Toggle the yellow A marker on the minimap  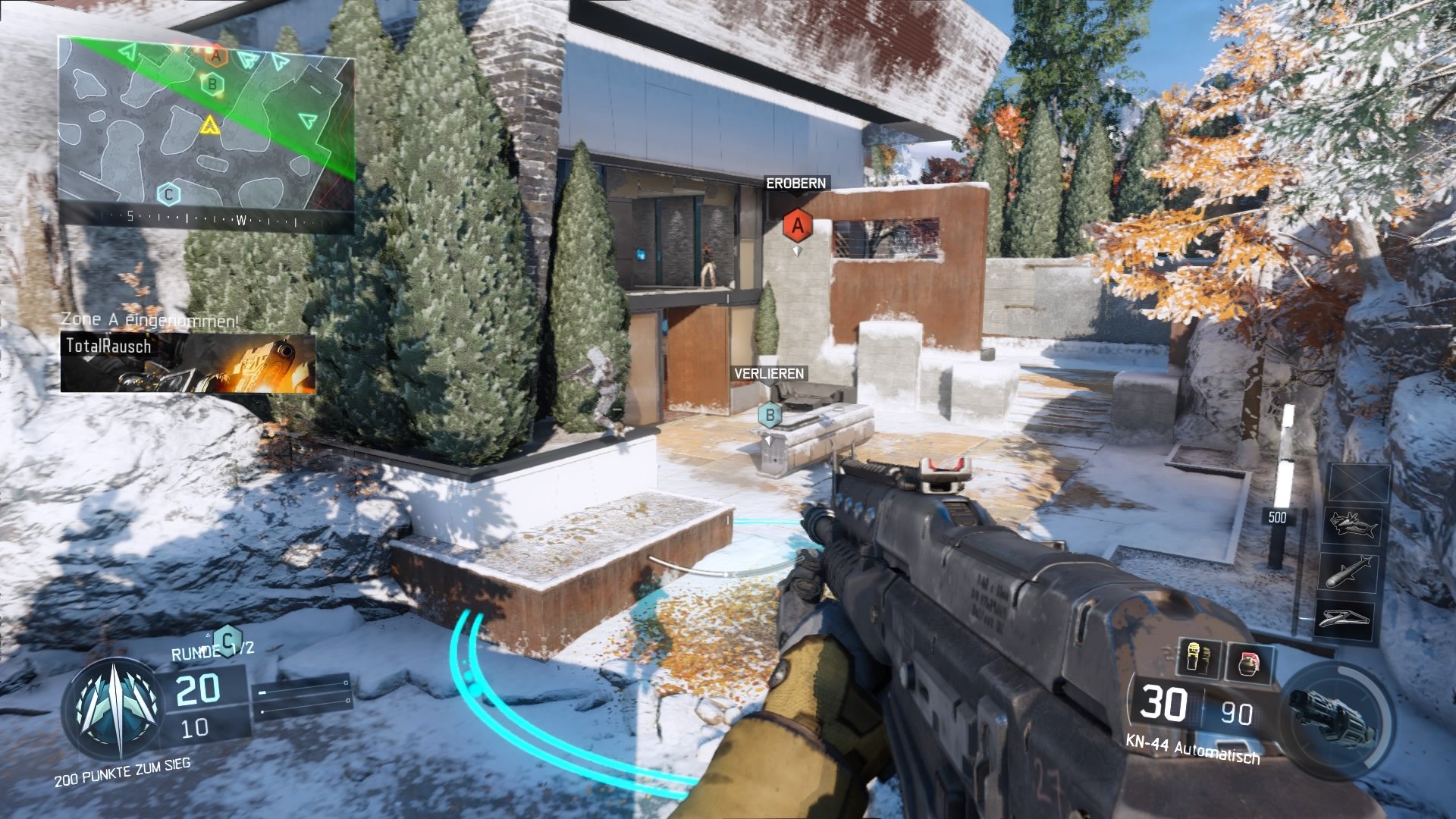210,126
